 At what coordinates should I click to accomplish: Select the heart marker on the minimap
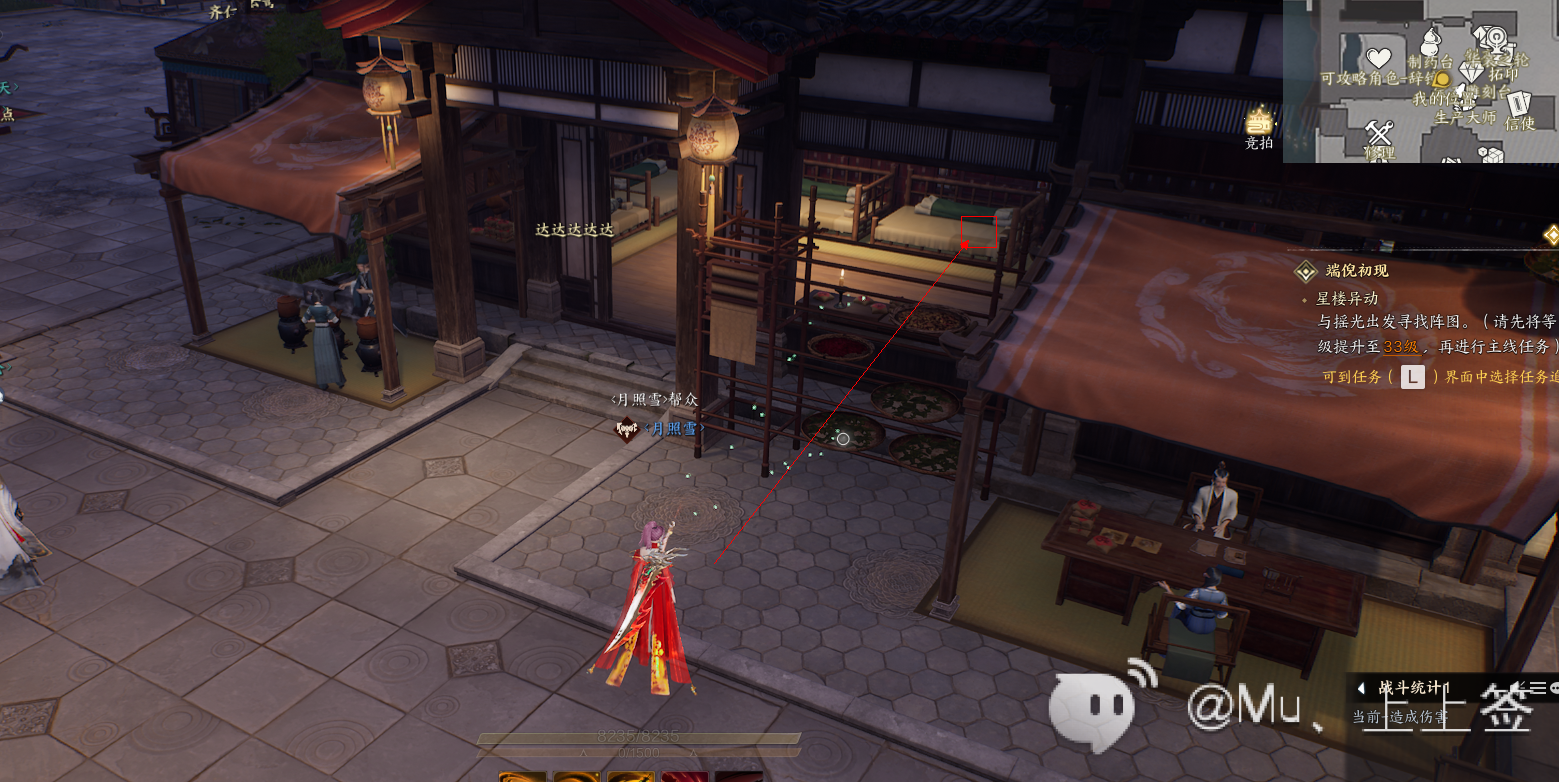point(1379,57)
